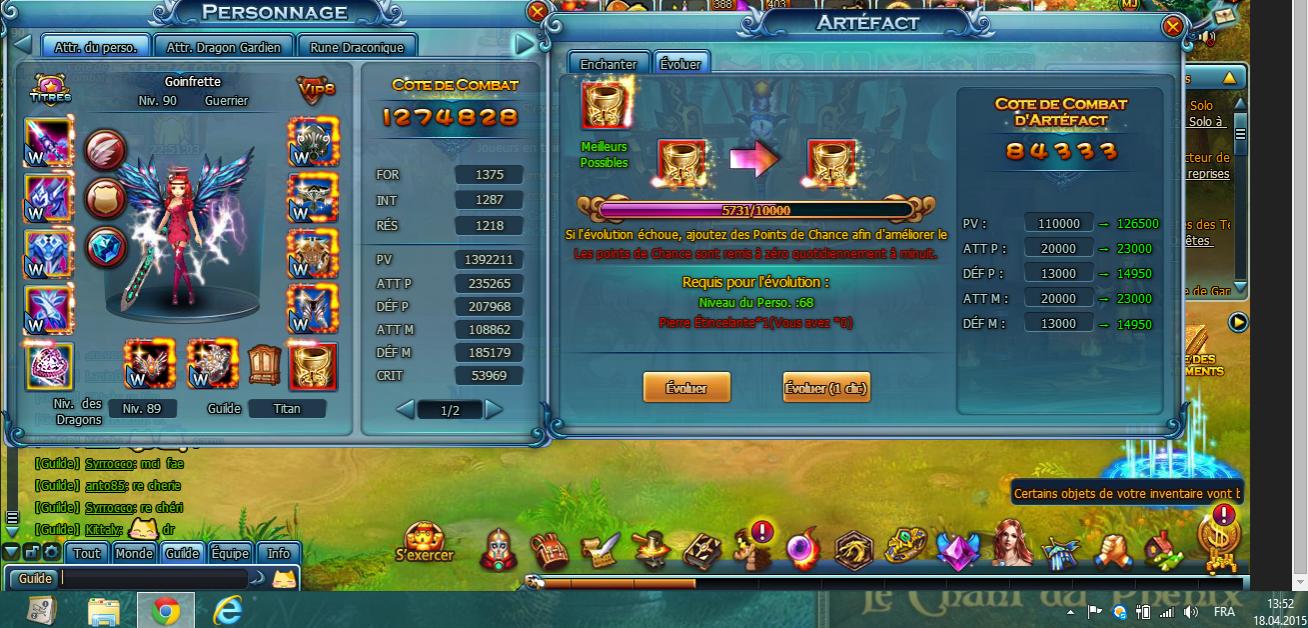Click the Évoluer button
This screenshot has height=628, width=1308.
pyautogui.click(x=686, y=388)
